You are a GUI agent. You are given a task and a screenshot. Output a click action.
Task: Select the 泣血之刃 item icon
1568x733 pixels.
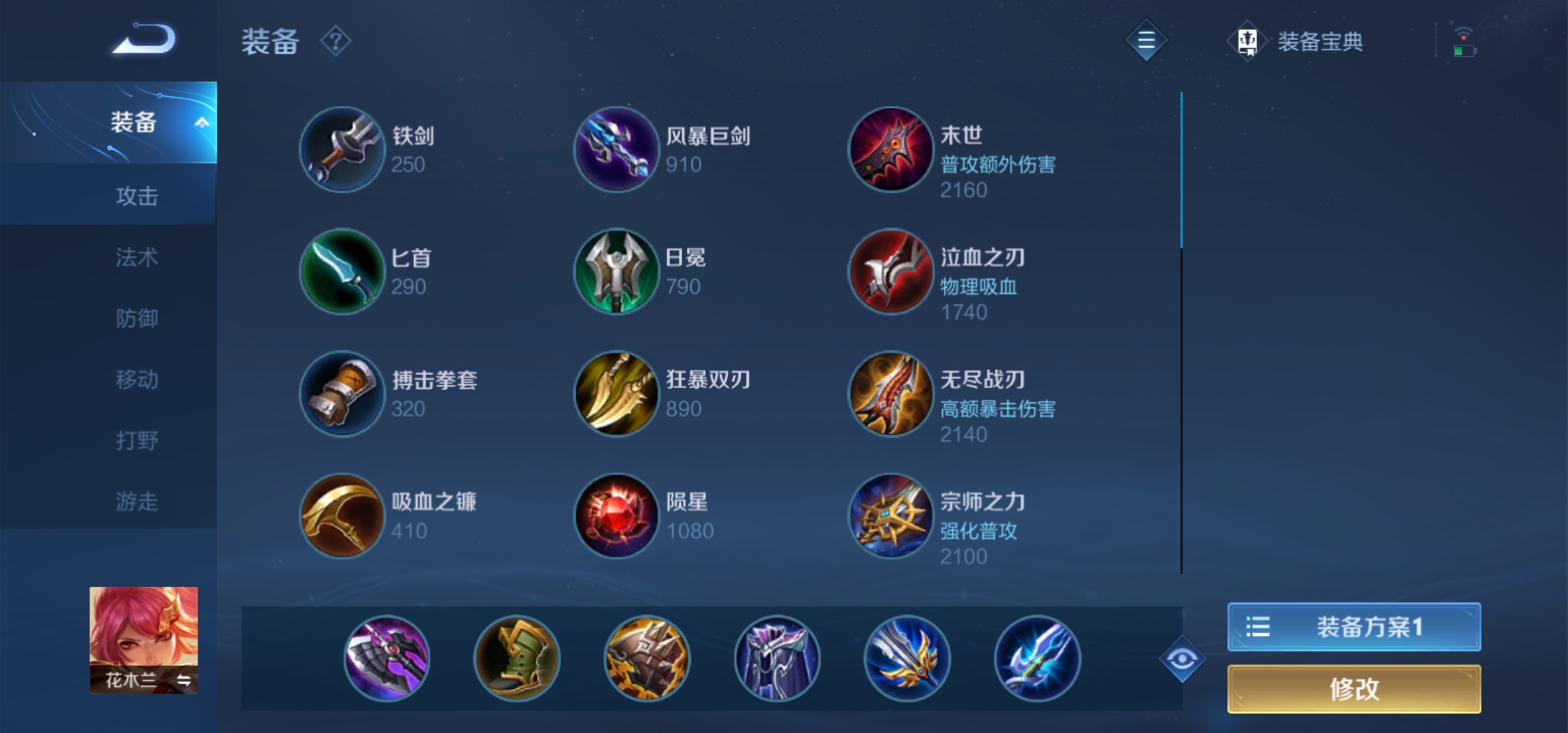(x=890, y=271)
